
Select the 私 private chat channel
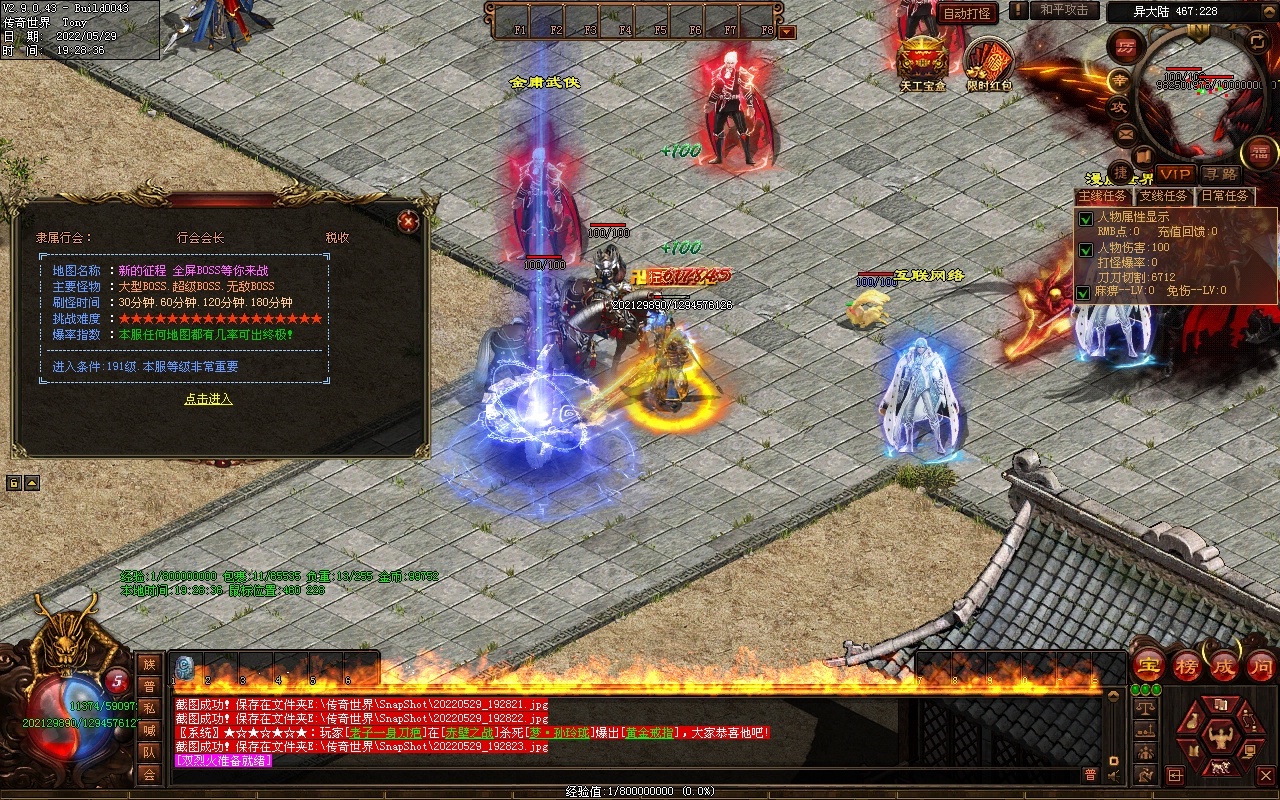[149, 708]
